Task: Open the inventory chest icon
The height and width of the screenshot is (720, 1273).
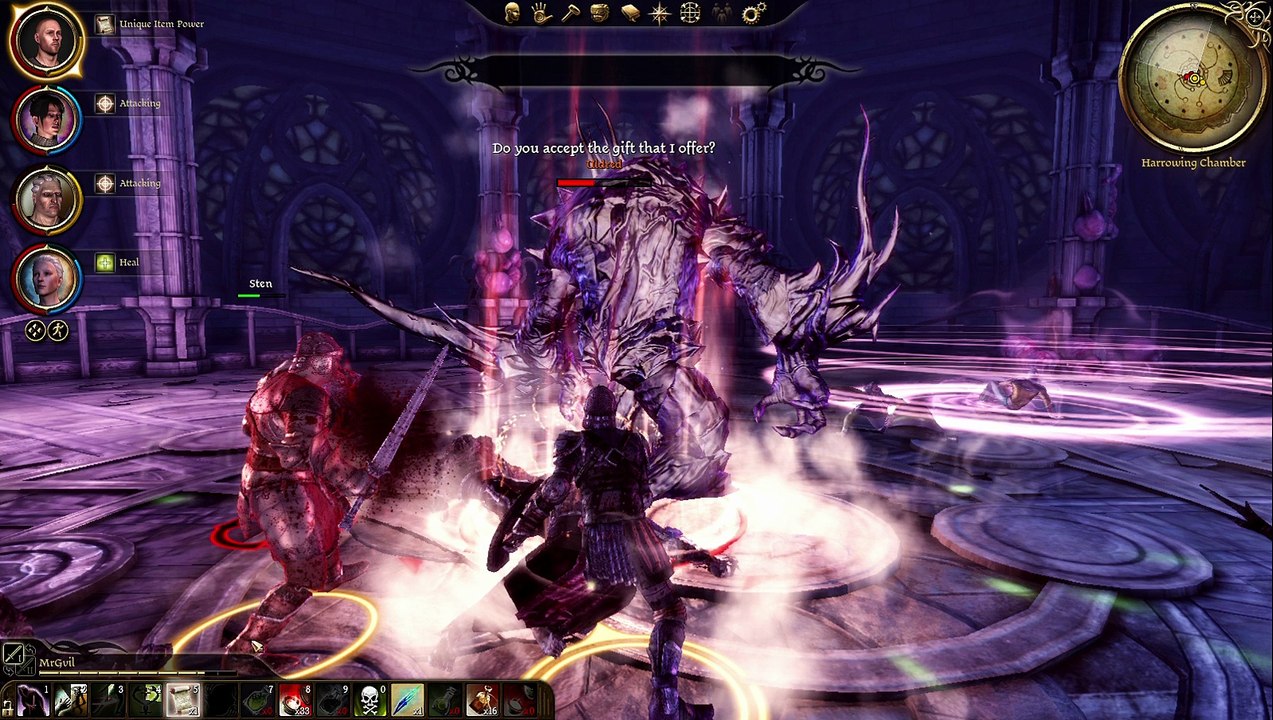Action: tap(600, 12)
